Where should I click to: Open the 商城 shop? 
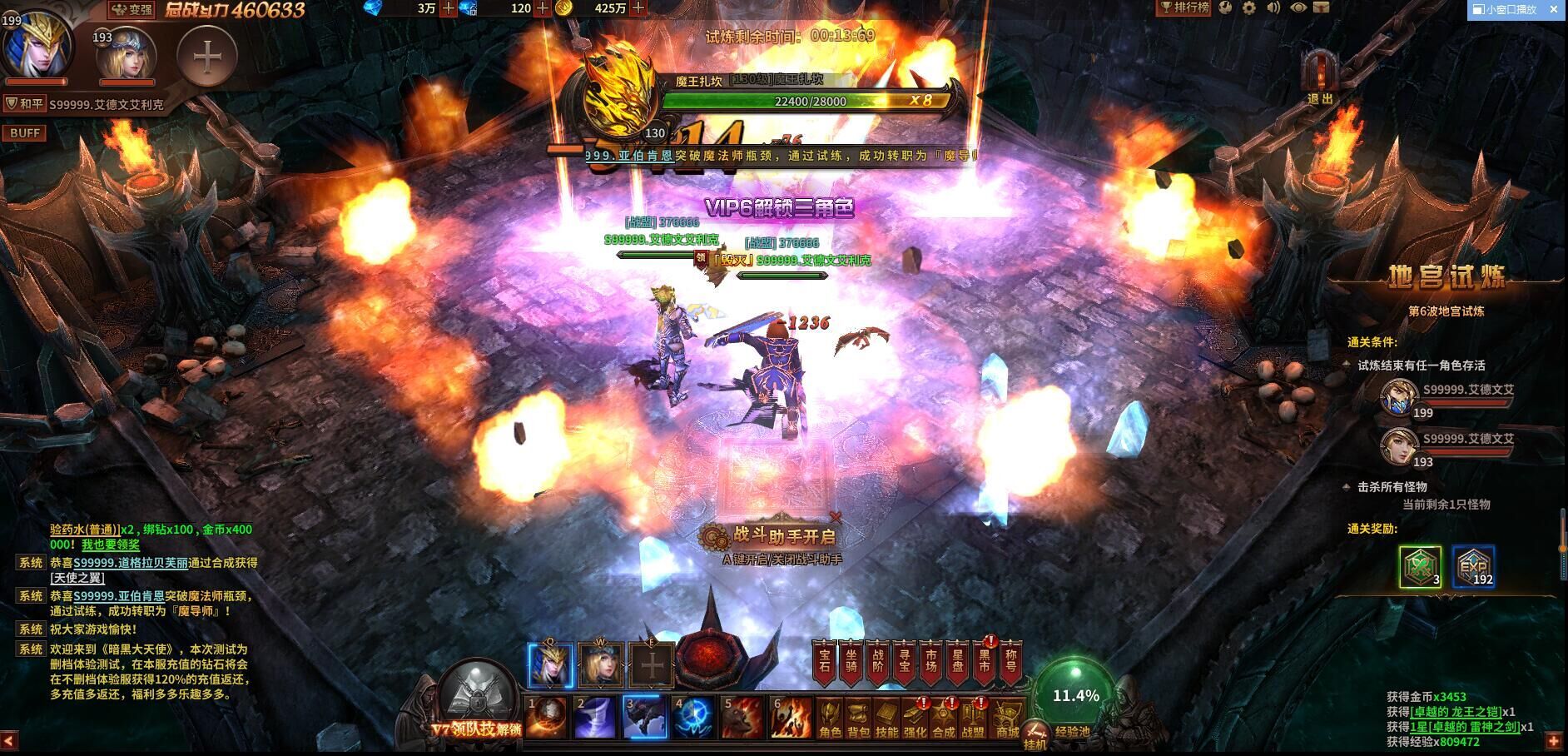point(1008,719)
